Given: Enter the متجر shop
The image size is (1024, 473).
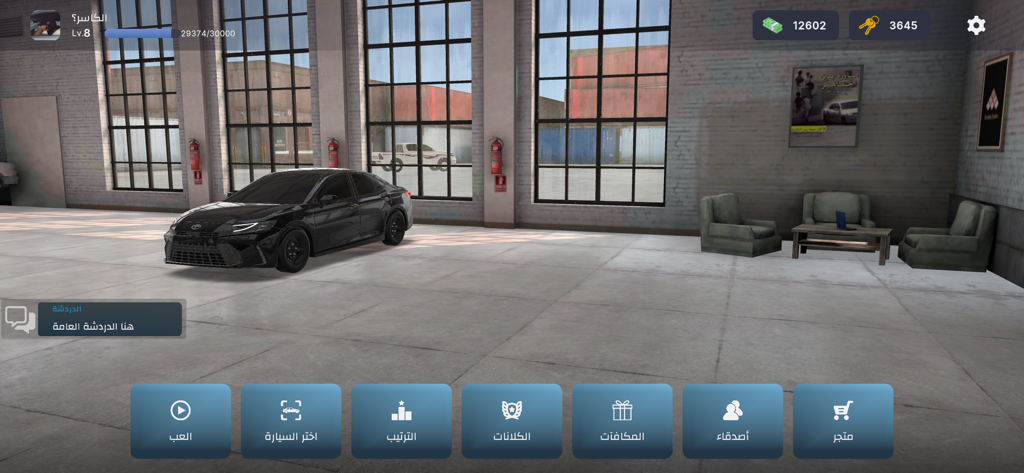Looking at the screenshot, I should point(843,421).
